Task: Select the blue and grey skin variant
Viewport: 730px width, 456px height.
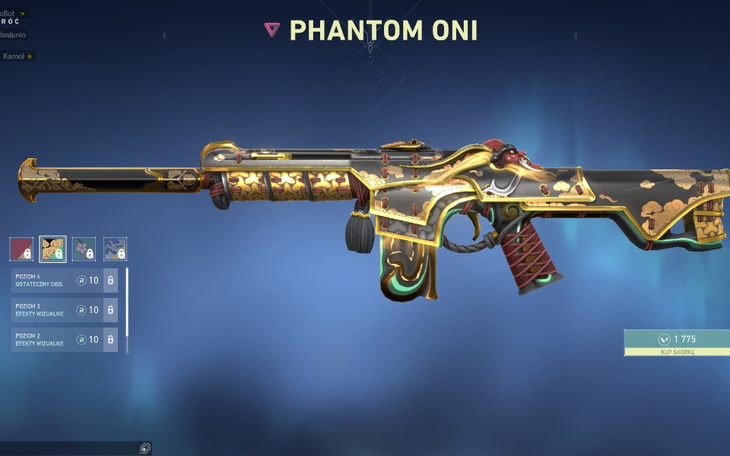Action: pyautogui.click(x=115, y=249)
